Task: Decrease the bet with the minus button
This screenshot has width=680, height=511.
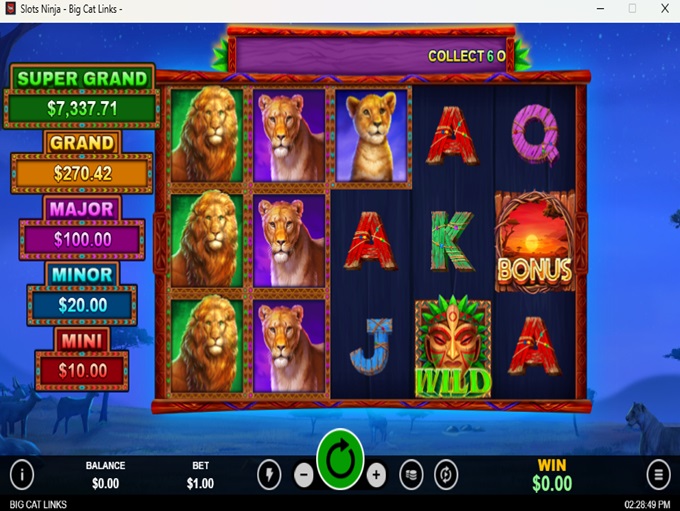Action: pos(304,475)
